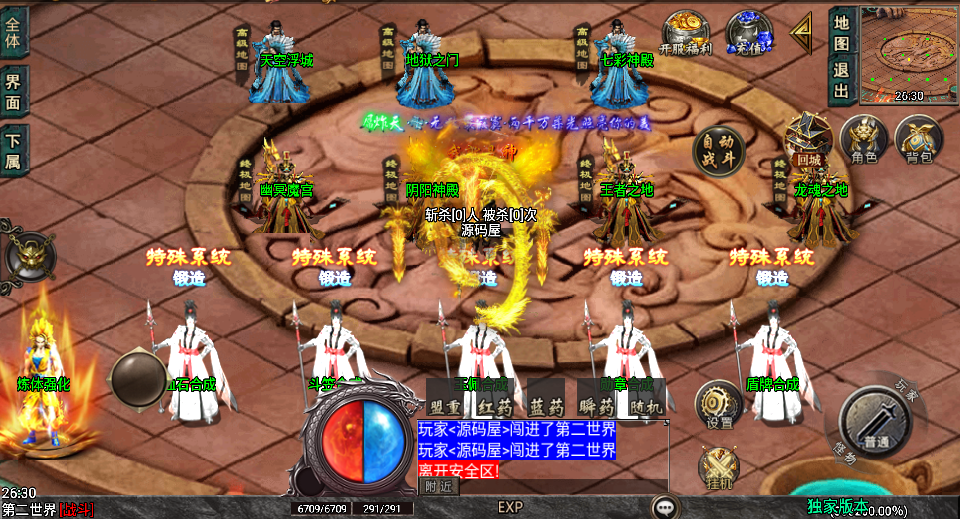Select the 界面 tab

point(13,91)
